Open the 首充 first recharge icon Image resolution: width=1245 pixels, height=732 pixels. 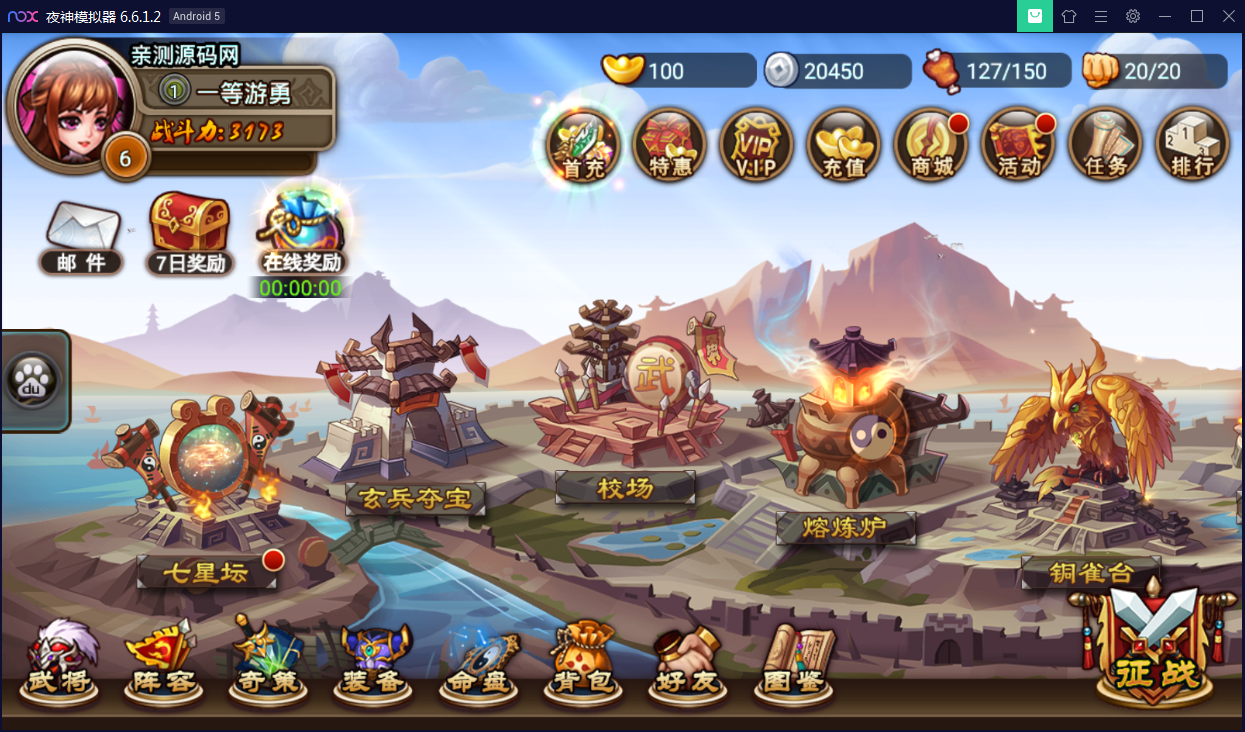[x=583, y=146]
